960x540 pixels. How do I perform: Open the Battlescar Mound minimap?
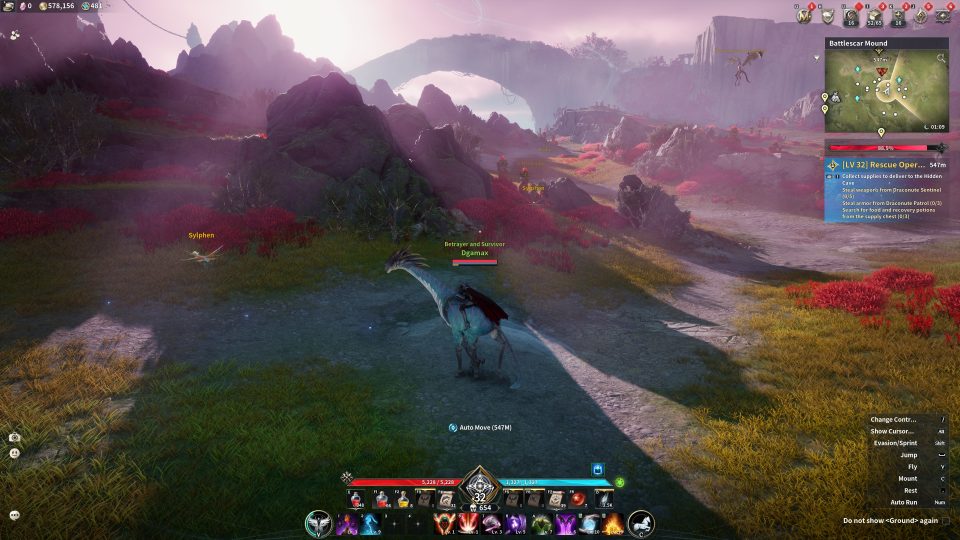[x=886, y=92]
